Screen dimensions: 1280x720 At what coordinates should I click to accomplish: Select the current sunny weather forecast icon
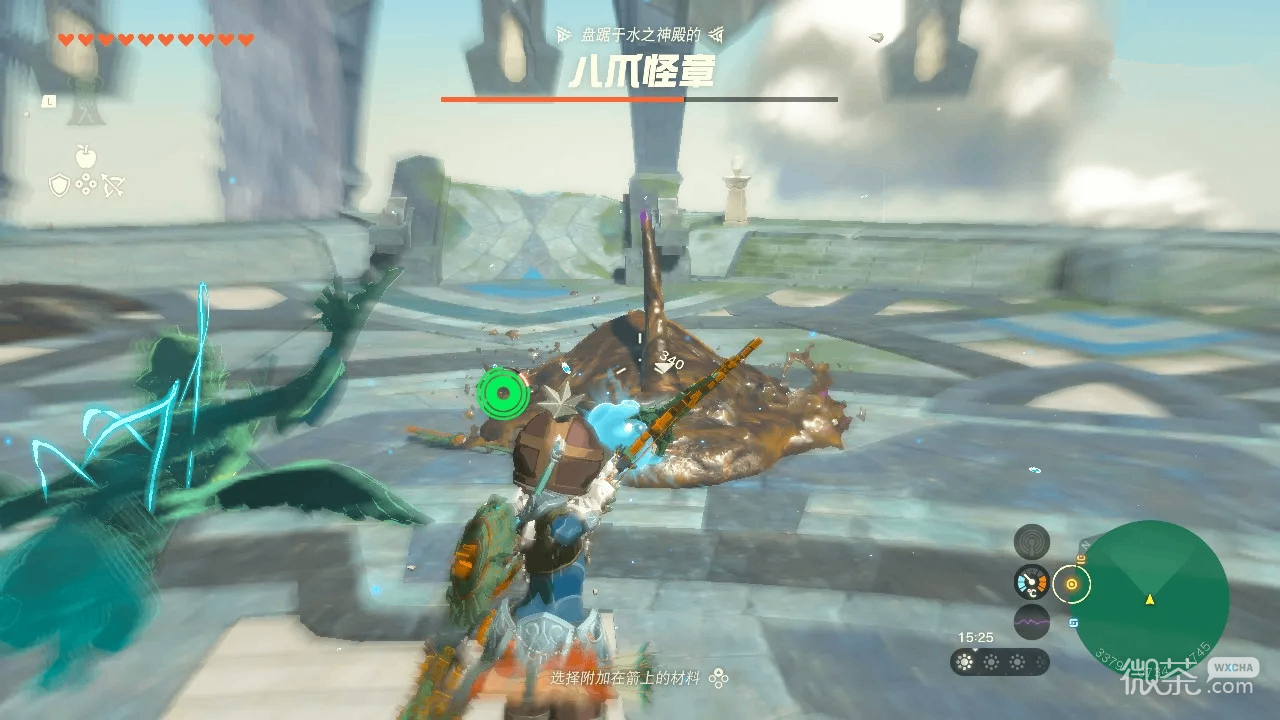[x=965, y=661]
